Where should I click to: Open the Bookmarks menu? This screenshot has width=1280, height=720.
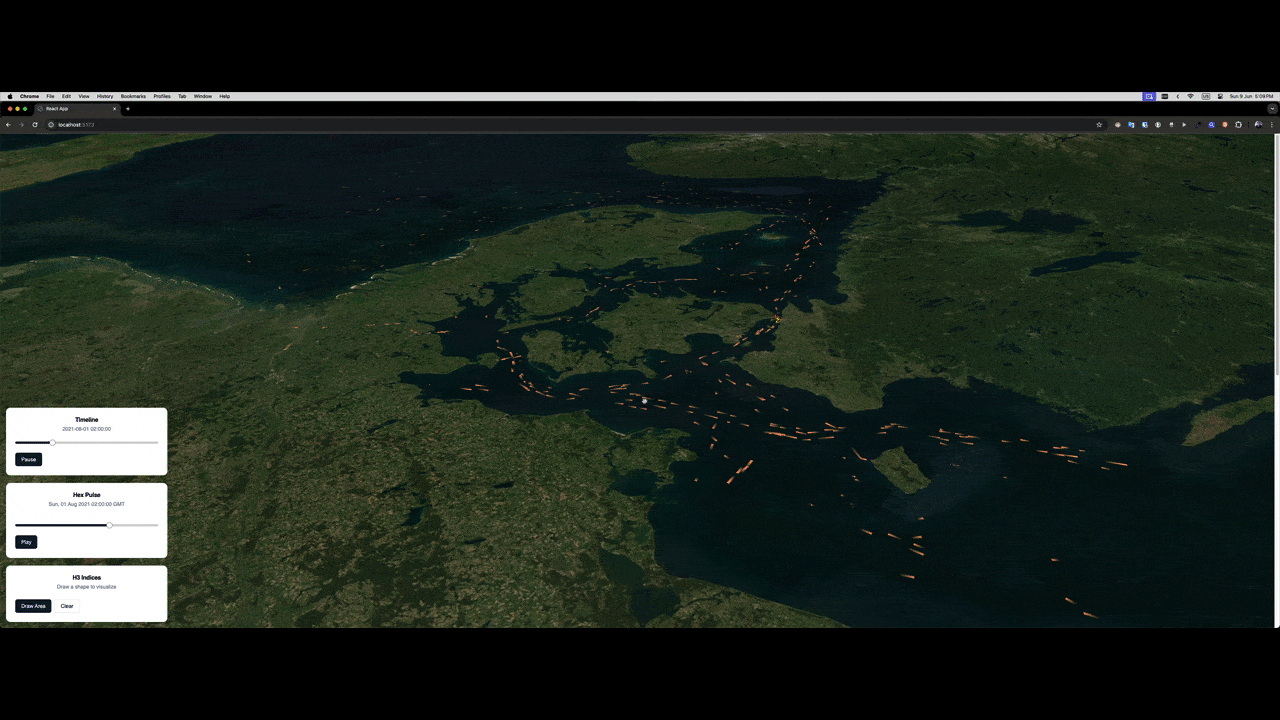133,96
